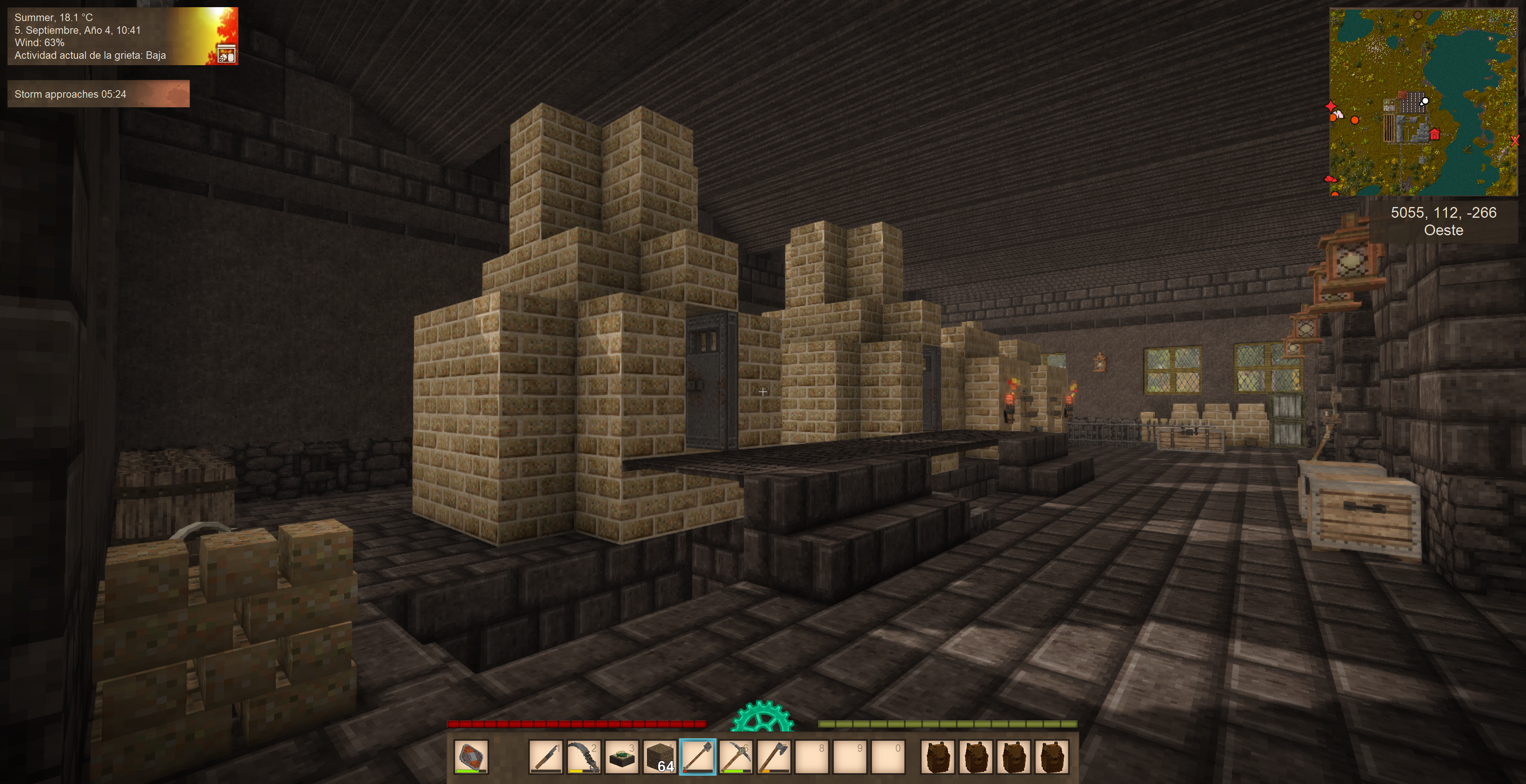Open the minimap in the corner
The image size is (1526, 784).
1423,102
